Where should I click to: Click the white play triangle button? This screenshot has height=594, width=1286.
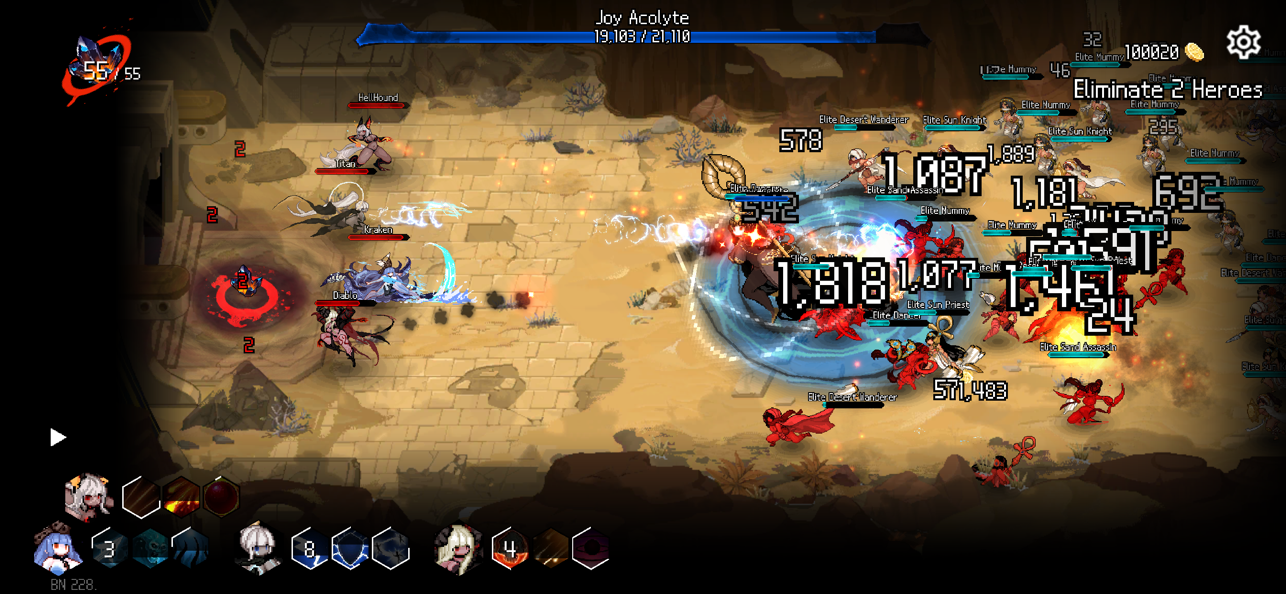(x=58, y=437)
